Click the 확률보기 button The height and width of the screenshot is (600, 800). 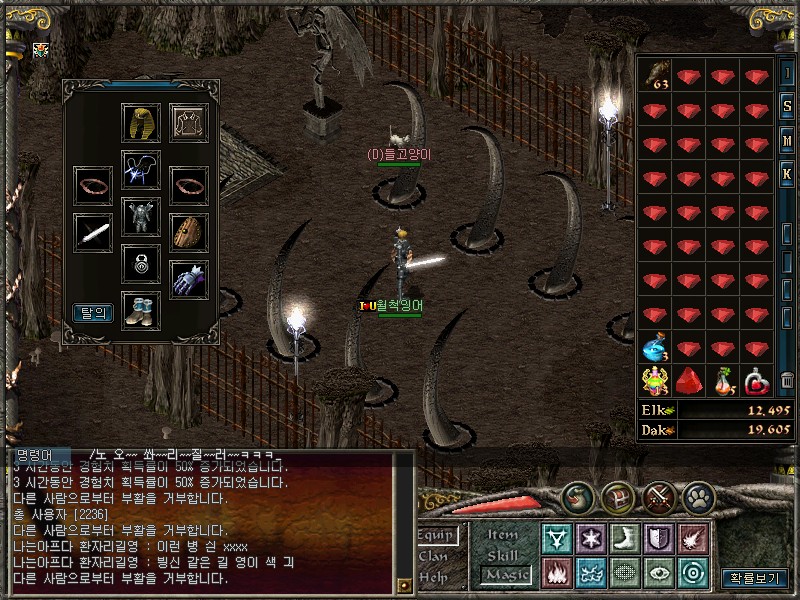(755, 578)
